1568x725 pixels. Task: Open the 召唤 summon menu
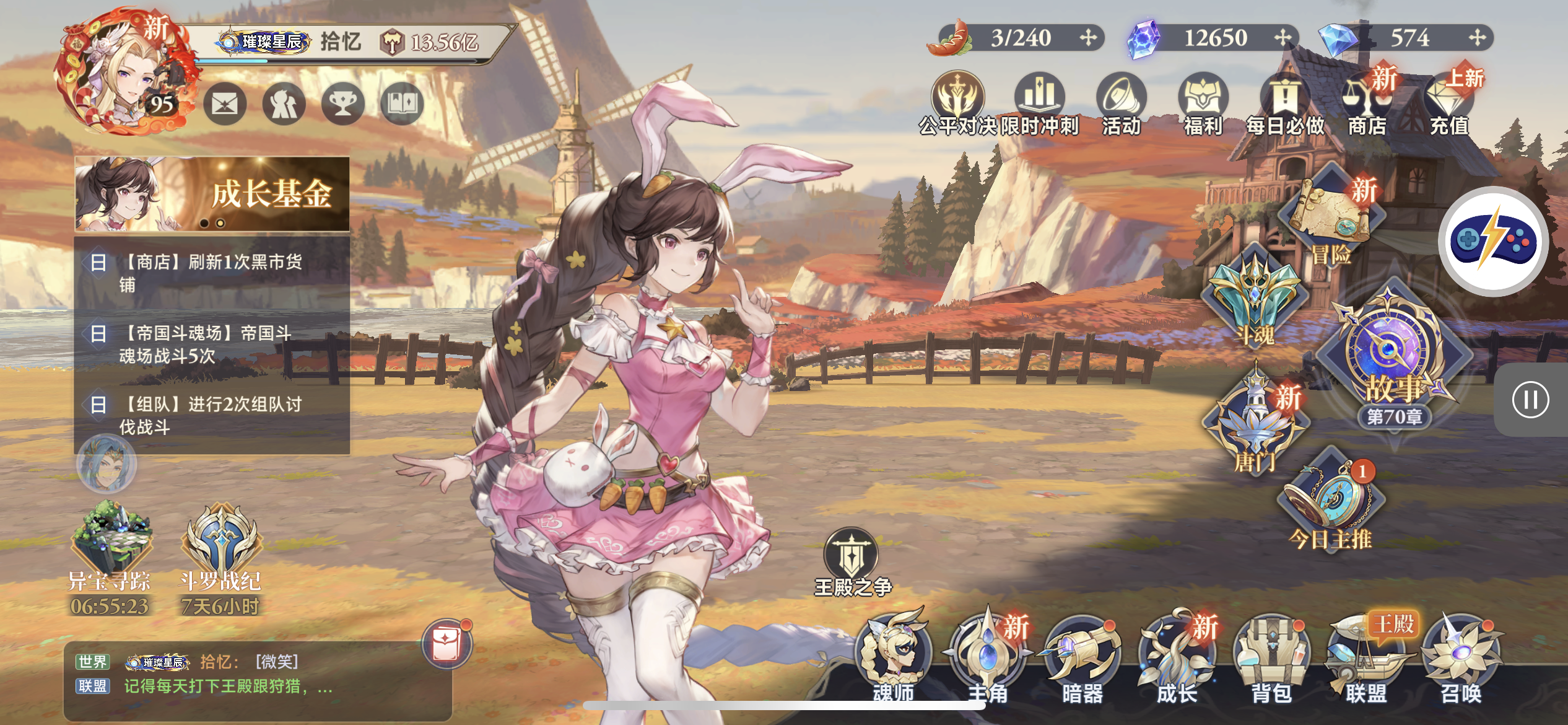click(x=1461, y=657)
